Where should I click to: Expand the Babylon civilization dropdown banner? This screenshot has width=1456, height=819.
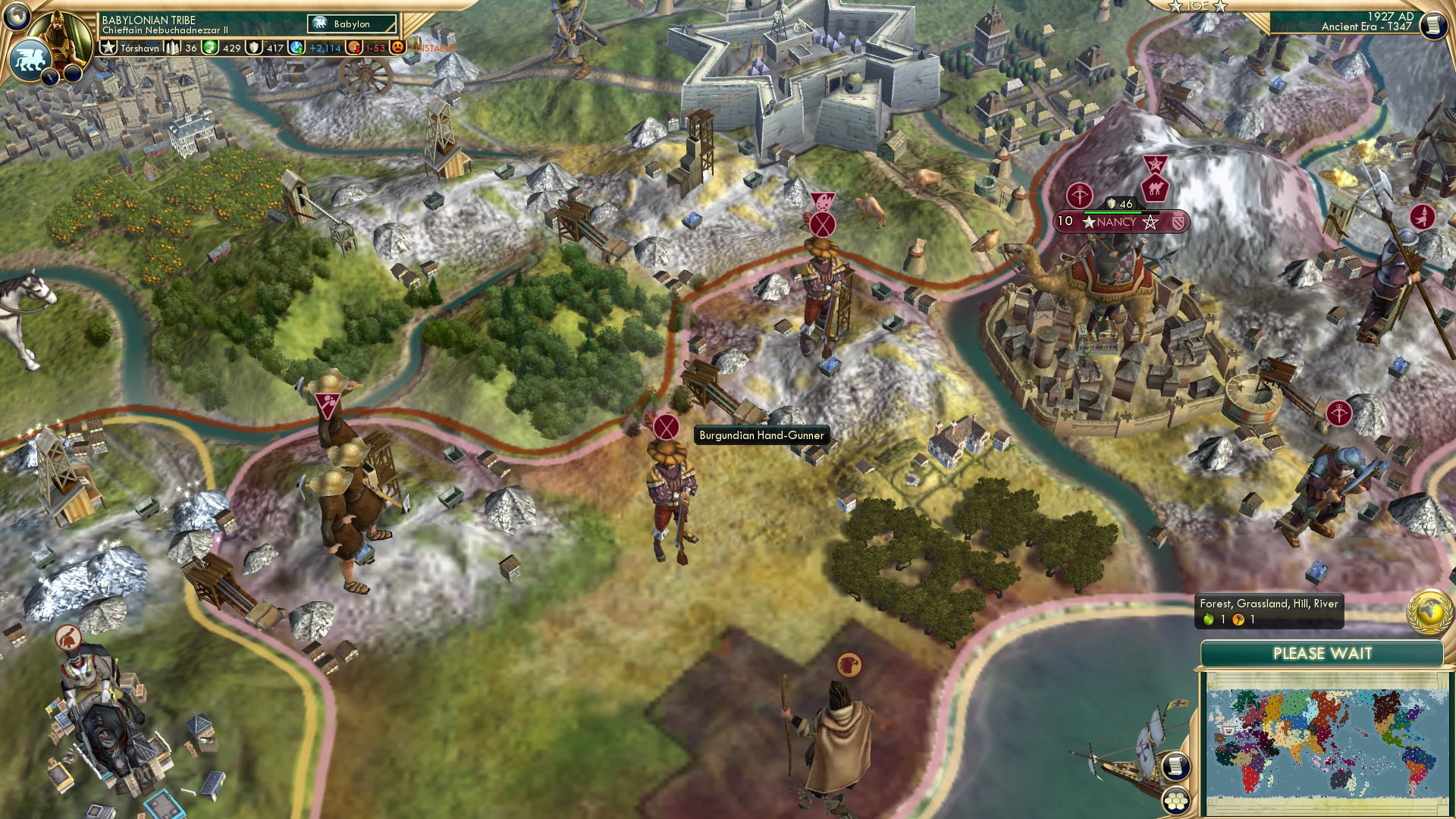[353, 24]
